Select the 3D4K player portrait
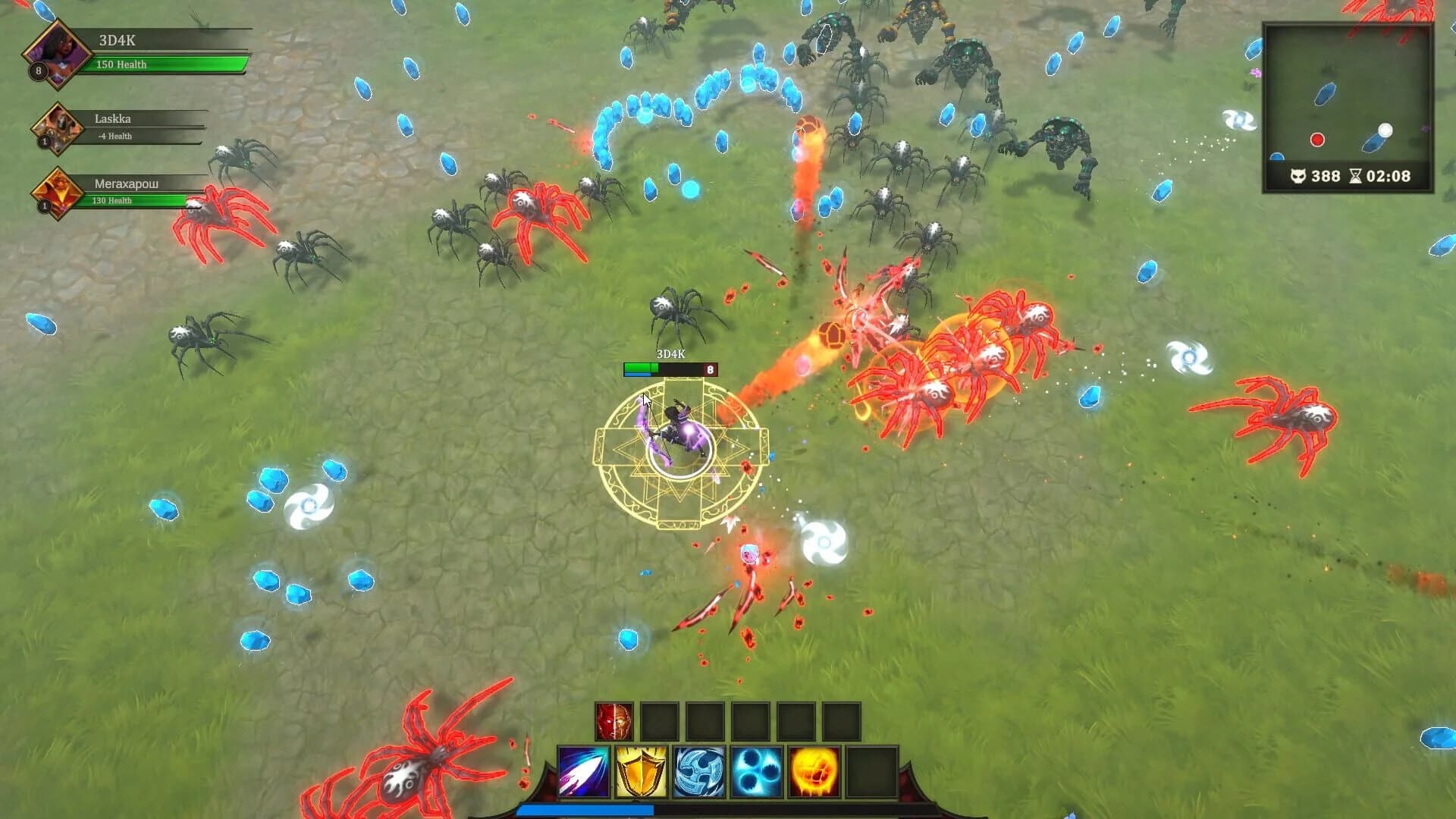The height and width of the screenshot is (819, 1456). pyautogui.click(x=57, y=53)
